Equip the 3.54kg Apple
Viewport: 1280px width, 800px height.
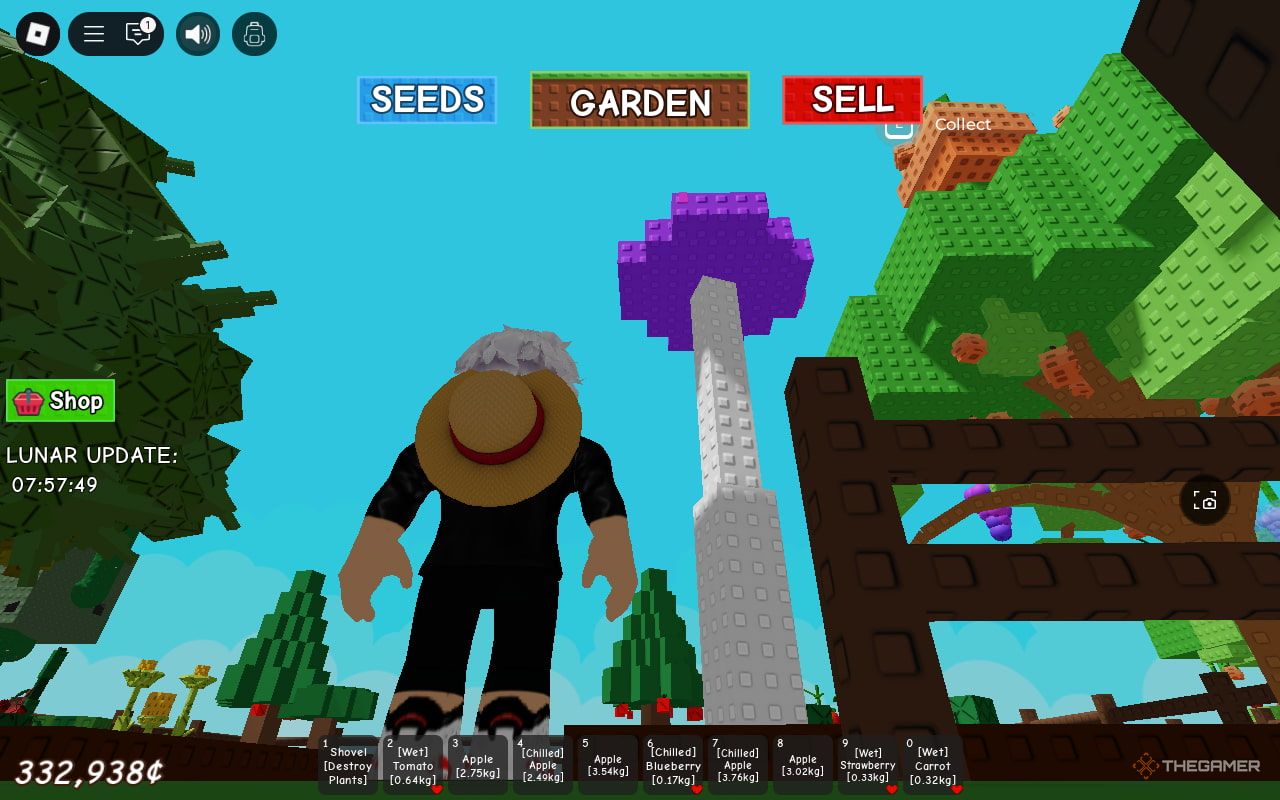pyautogui.click(x=608, y=766)
